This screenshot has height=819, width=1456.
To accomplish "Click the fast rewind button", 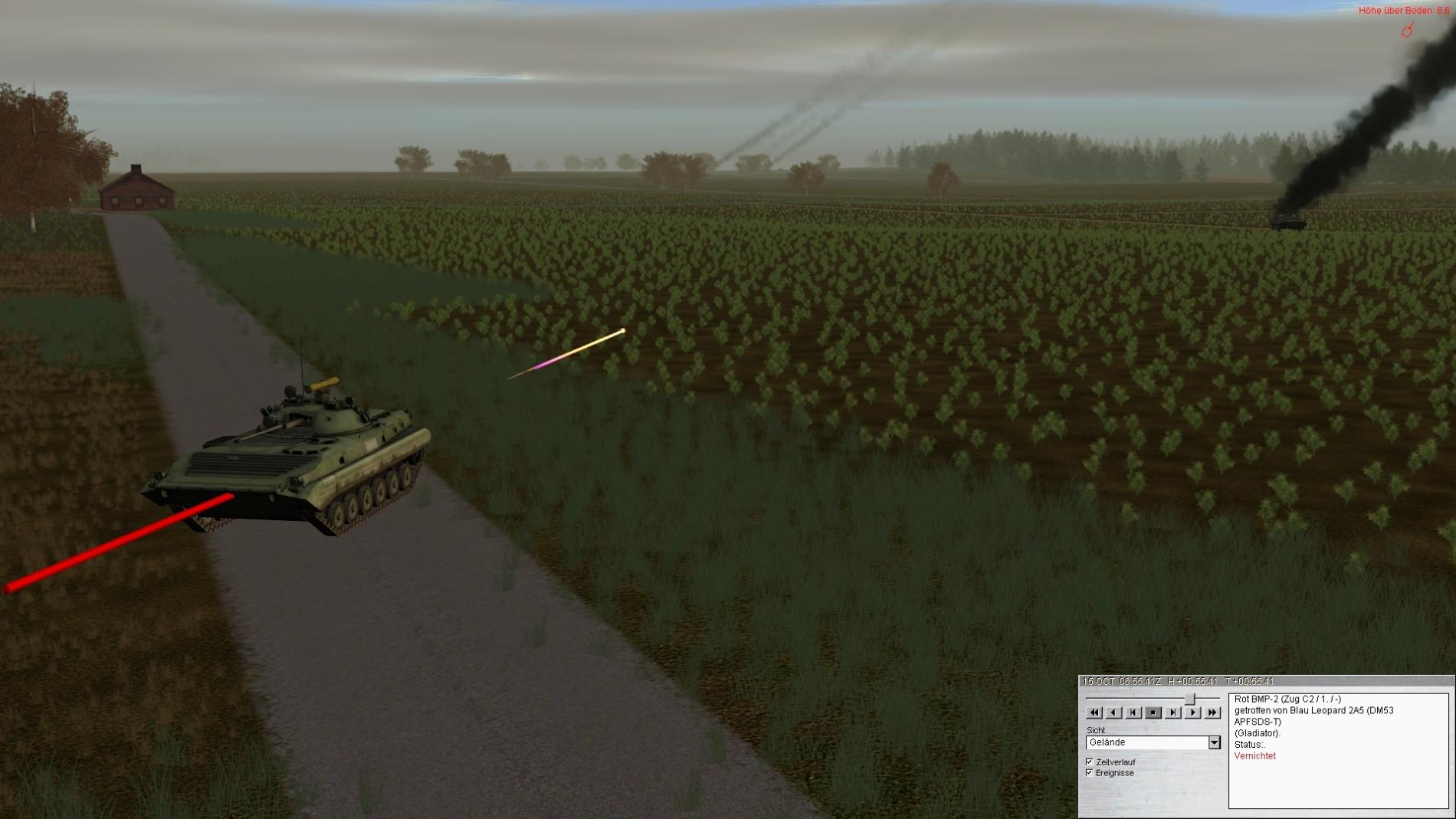I will coord(1094,713).
